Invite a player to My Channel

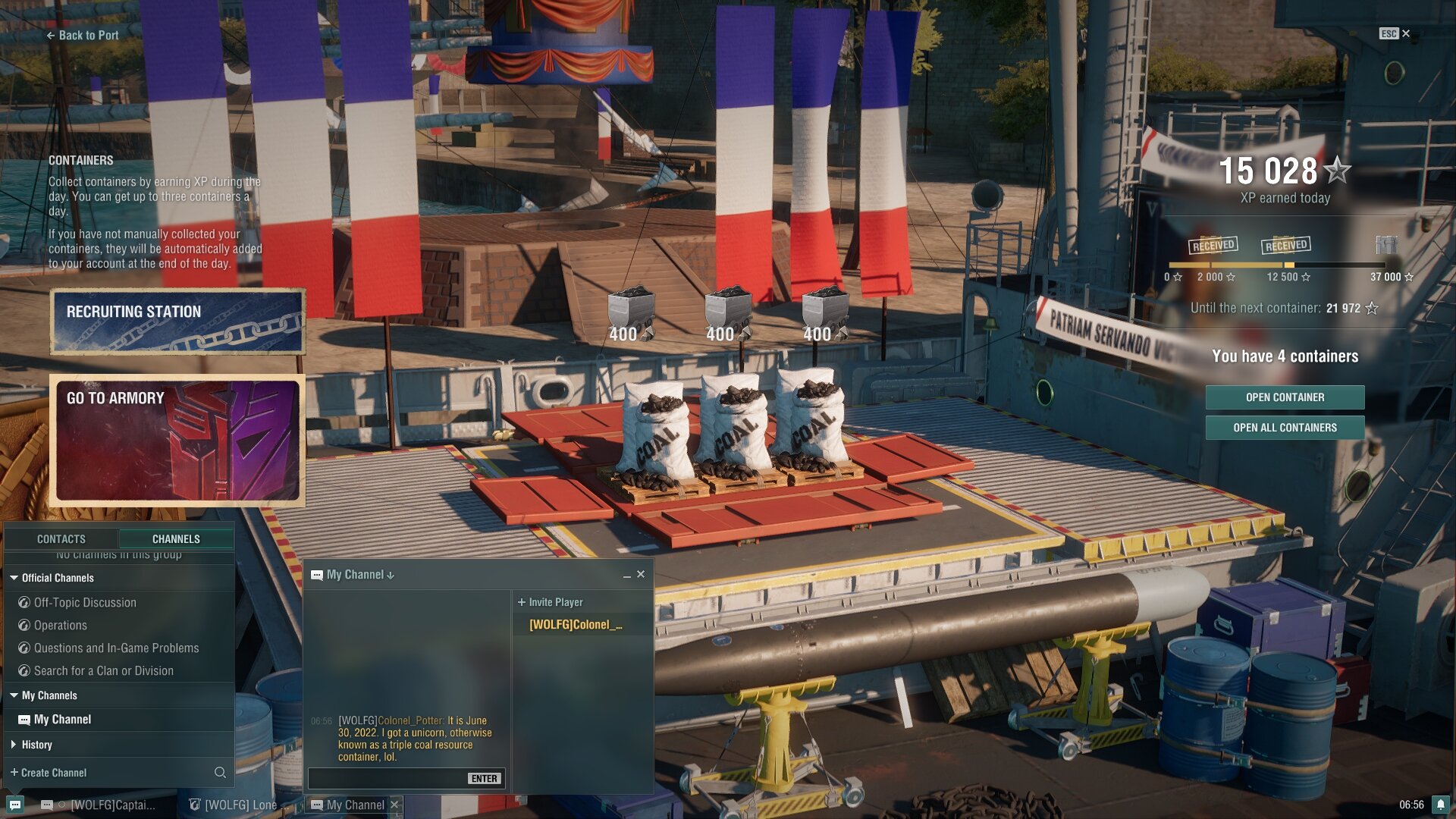tap(551, 602)
